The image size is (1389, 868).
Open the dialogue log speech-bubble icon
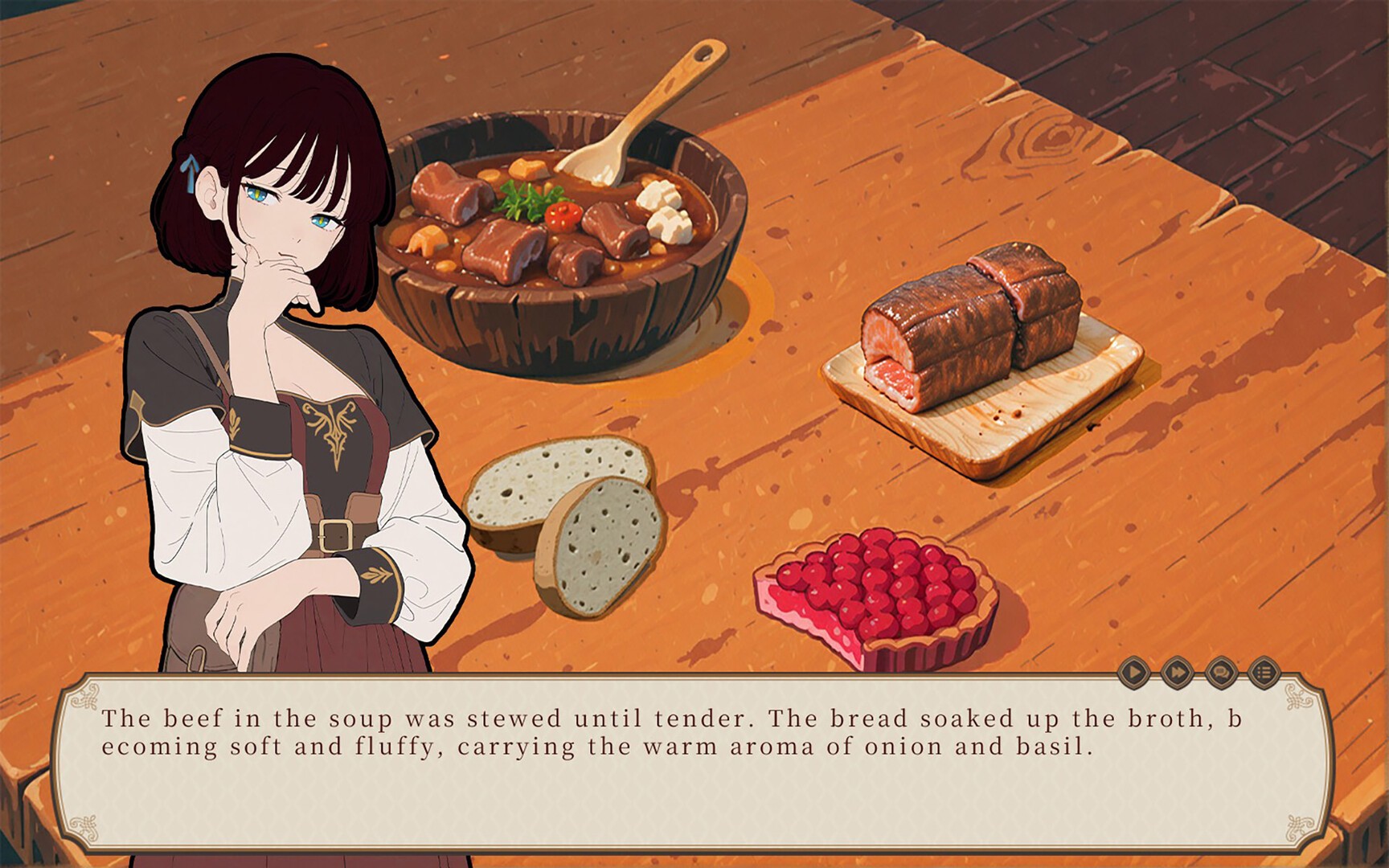[1220, 671]
